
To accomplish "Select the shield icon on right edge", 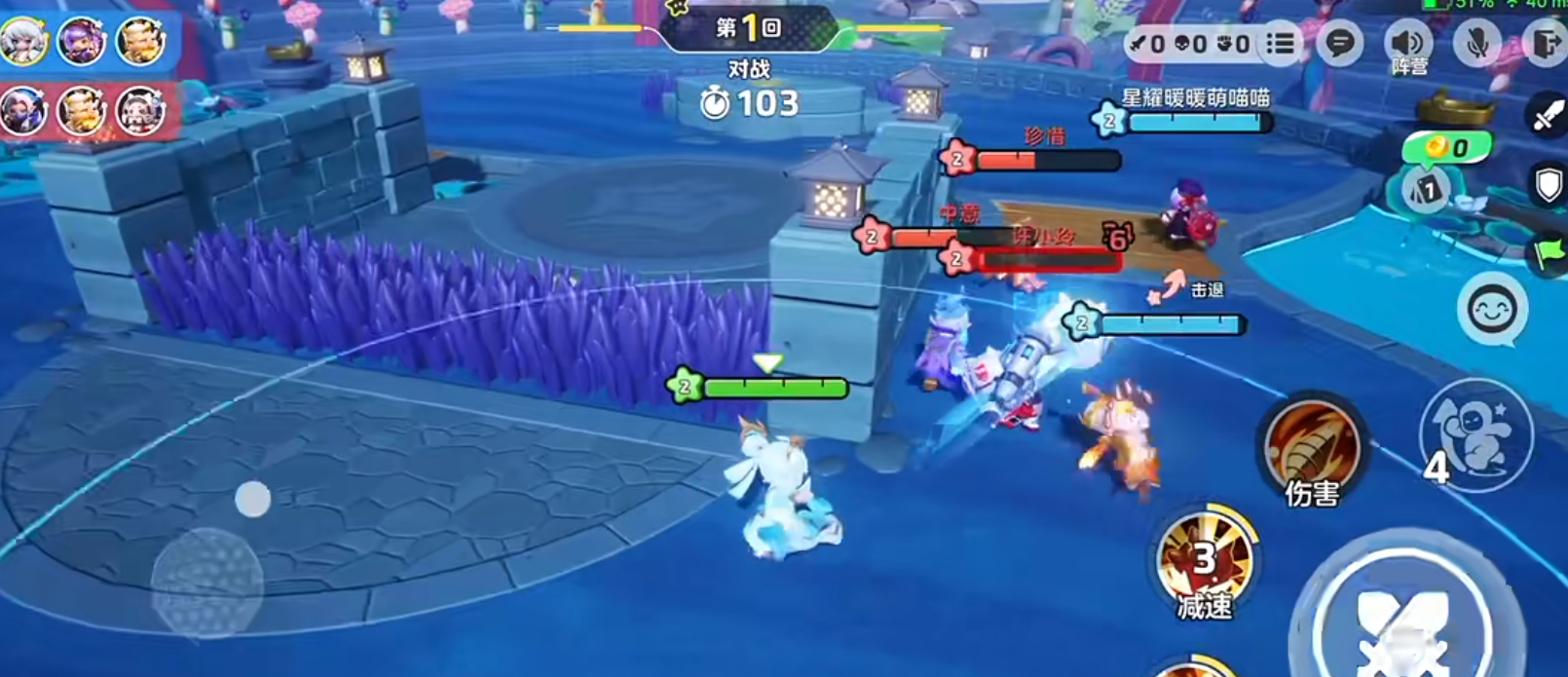I will (1549, 182).
